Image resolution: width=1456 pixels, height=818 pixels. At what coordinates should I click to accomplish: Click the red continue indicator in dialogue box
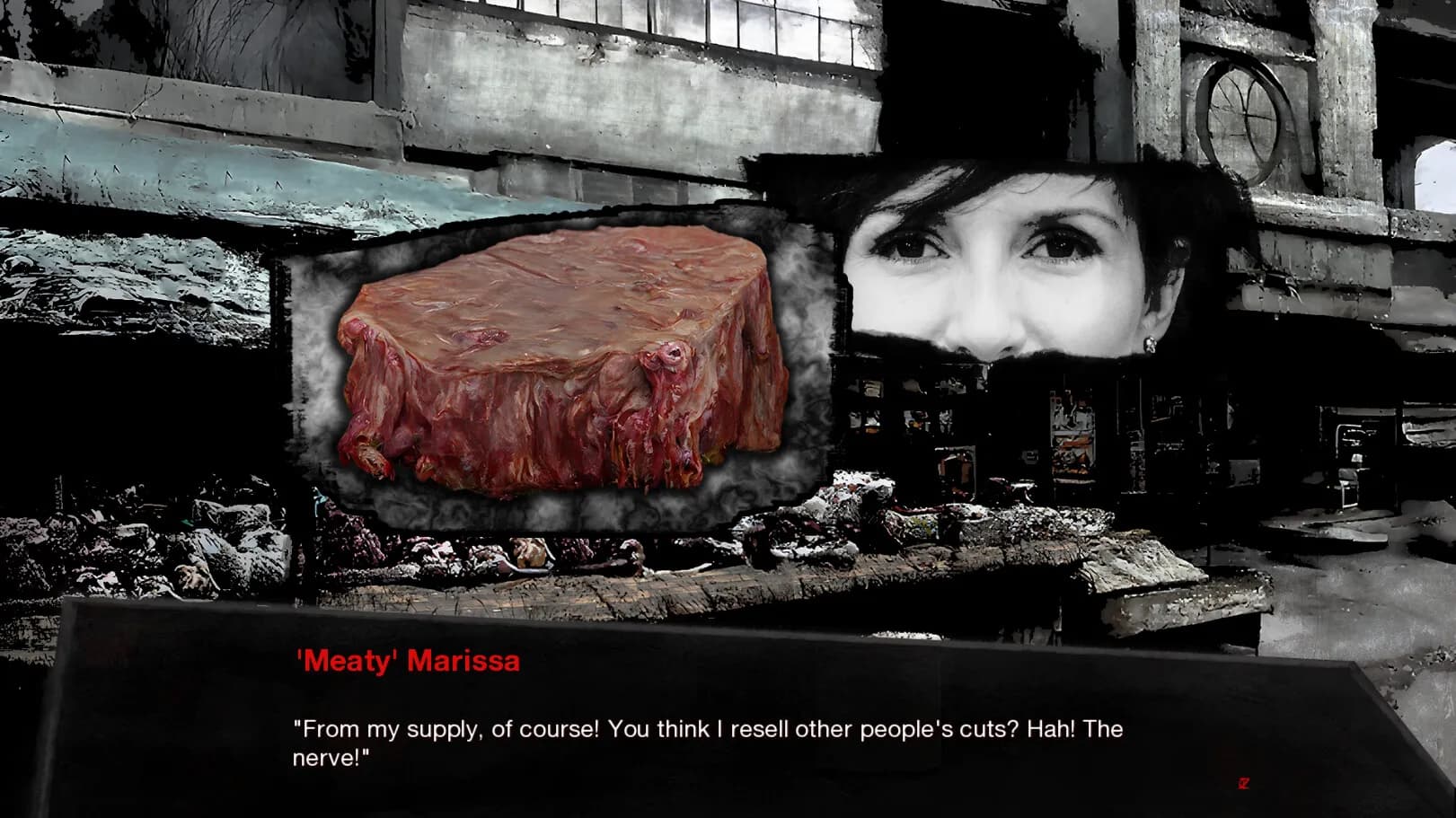[x=1244, y=783]
